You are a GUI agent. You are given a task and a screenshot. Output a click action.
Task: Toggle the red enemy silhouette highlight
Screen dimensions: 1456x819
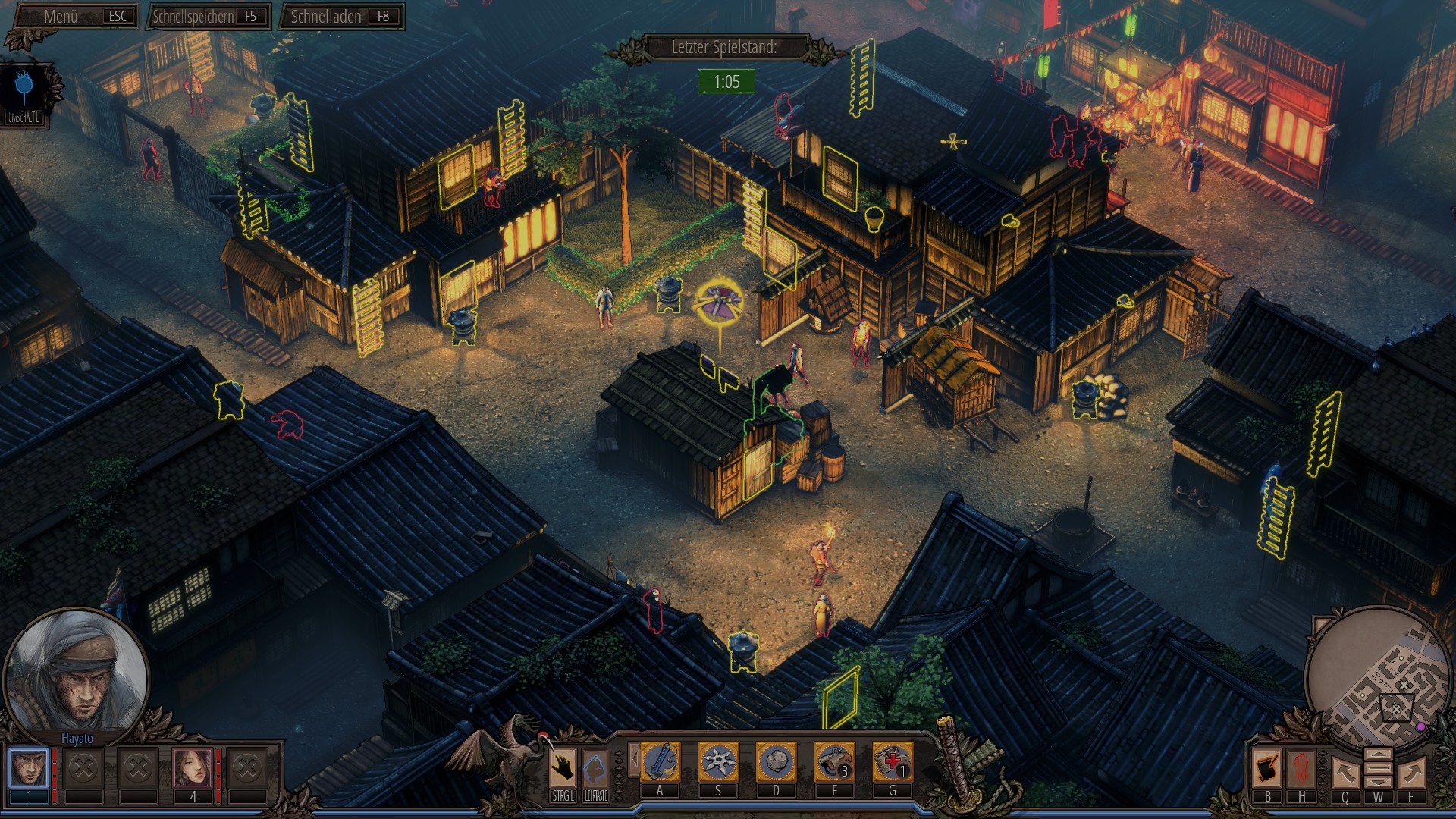click(x=1302, y=768)
